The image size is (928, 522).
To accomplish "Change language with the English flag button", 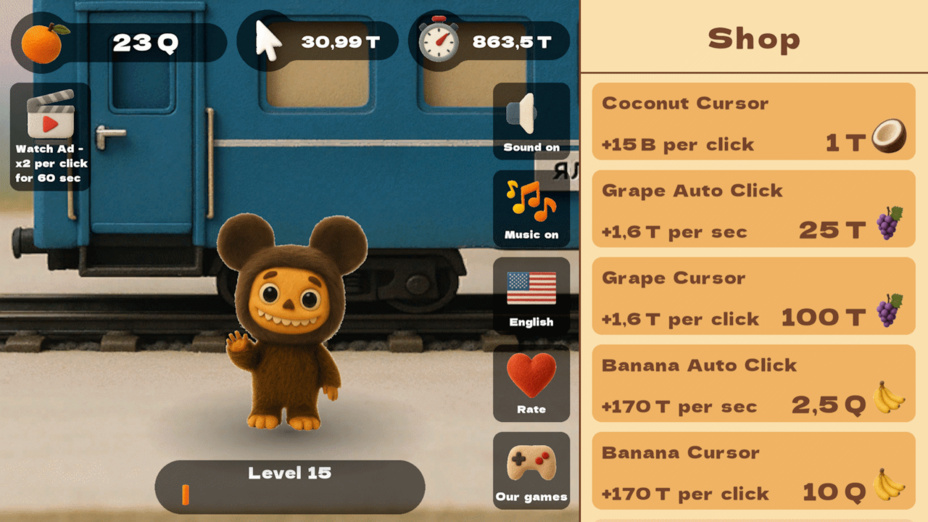I will coord(531,295).
